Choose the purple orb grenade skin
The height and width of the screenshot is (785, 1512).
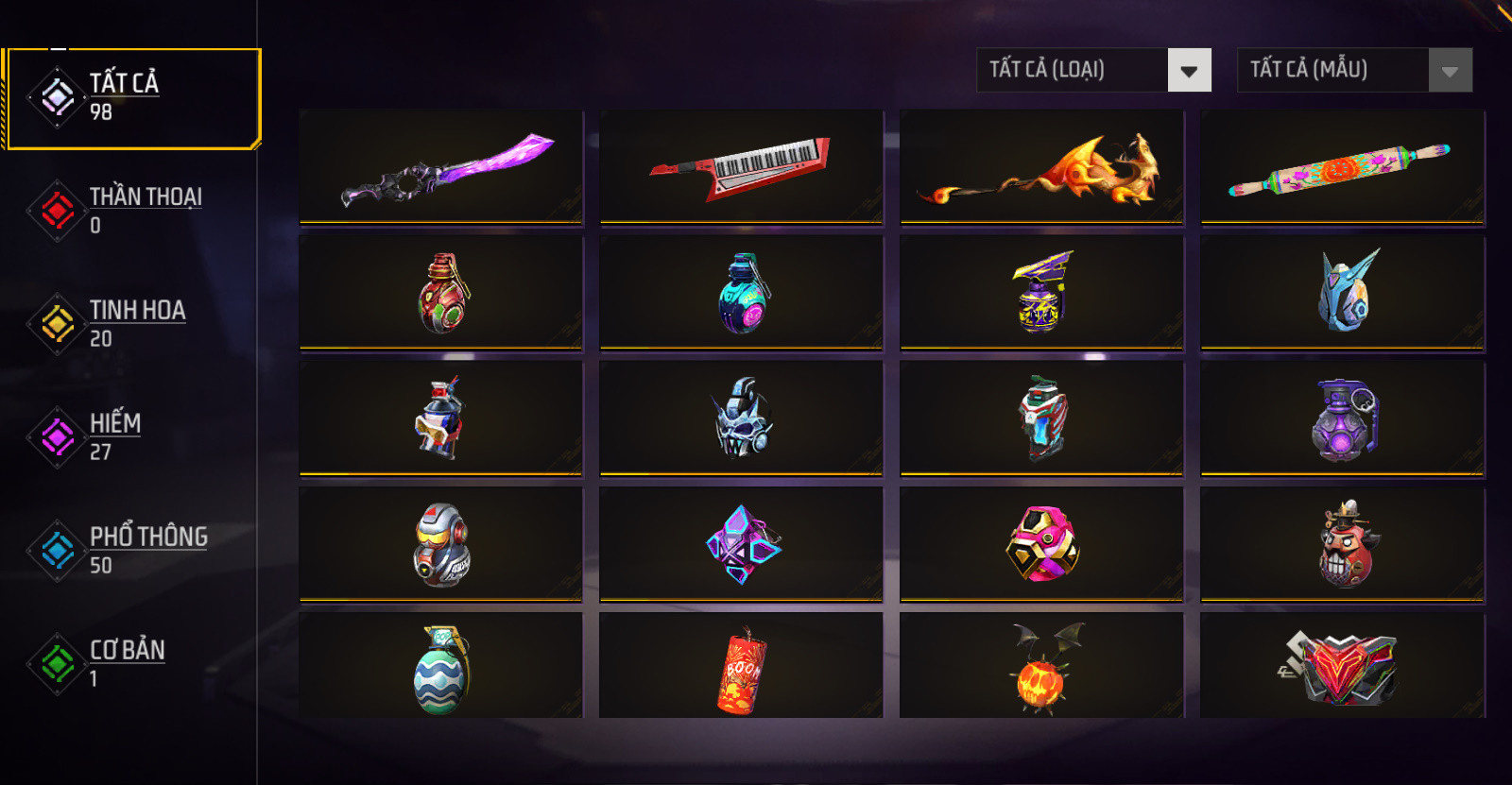(x=1343, y=418)
